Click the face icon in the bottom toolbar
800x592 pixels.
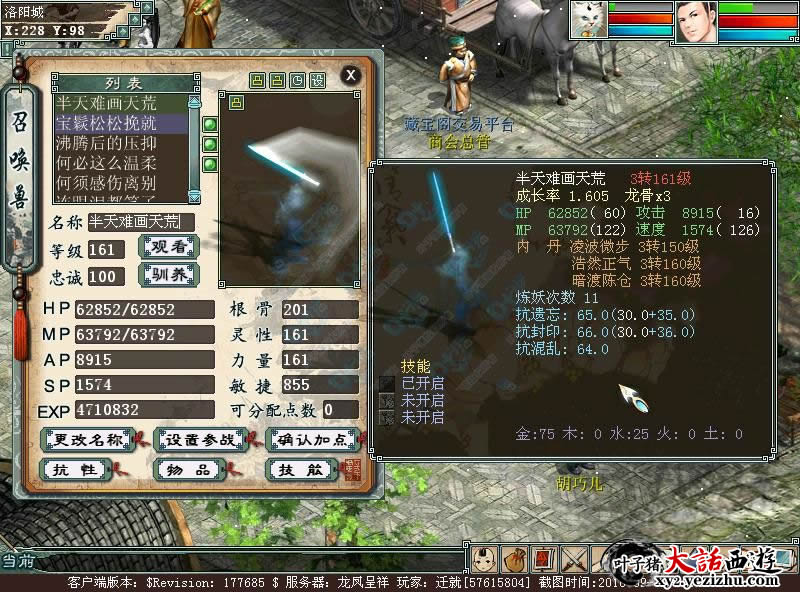coord(483,559)
